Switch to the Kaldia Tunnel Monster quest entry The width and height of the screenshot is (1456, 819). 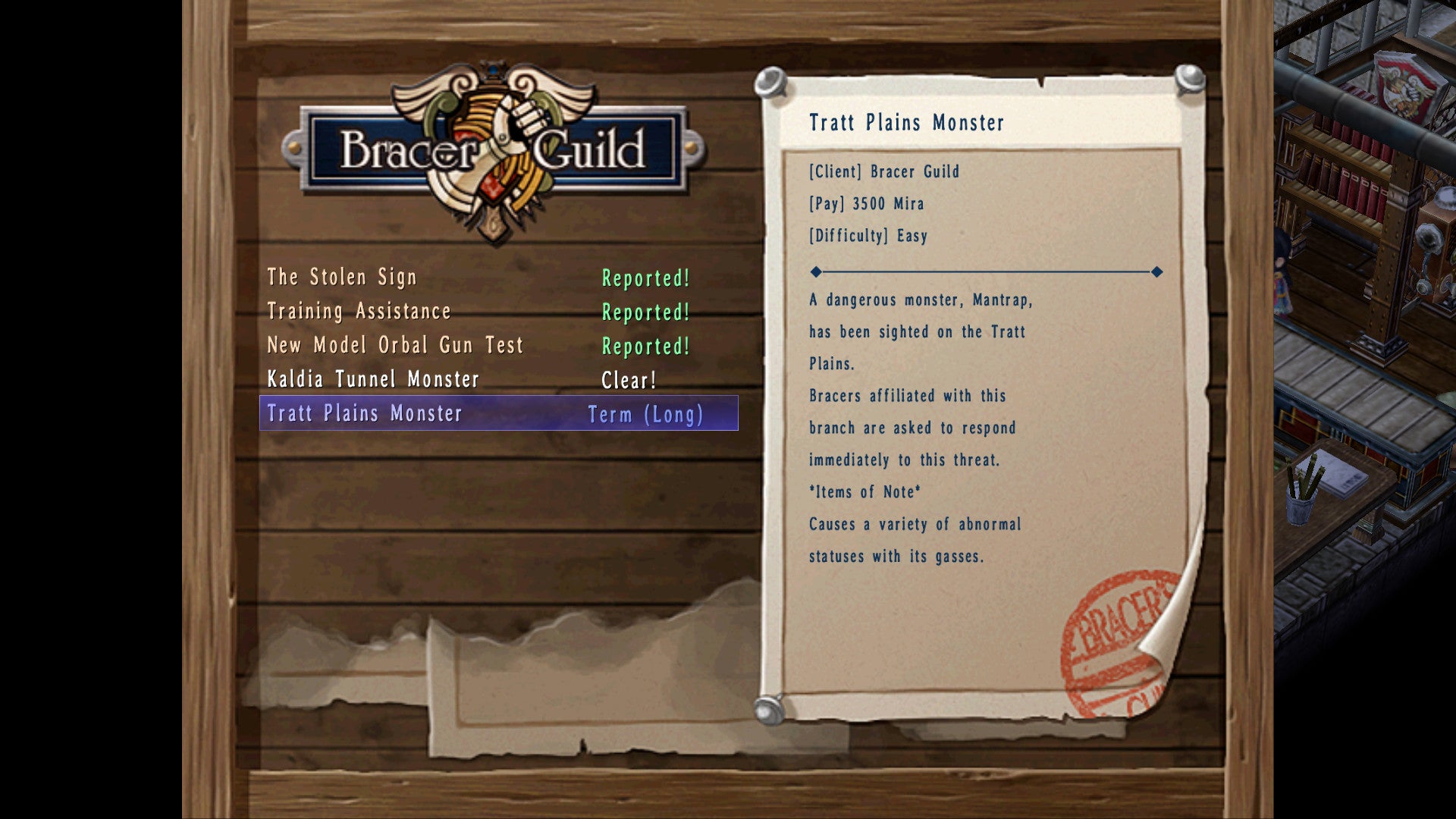(373, 378)
